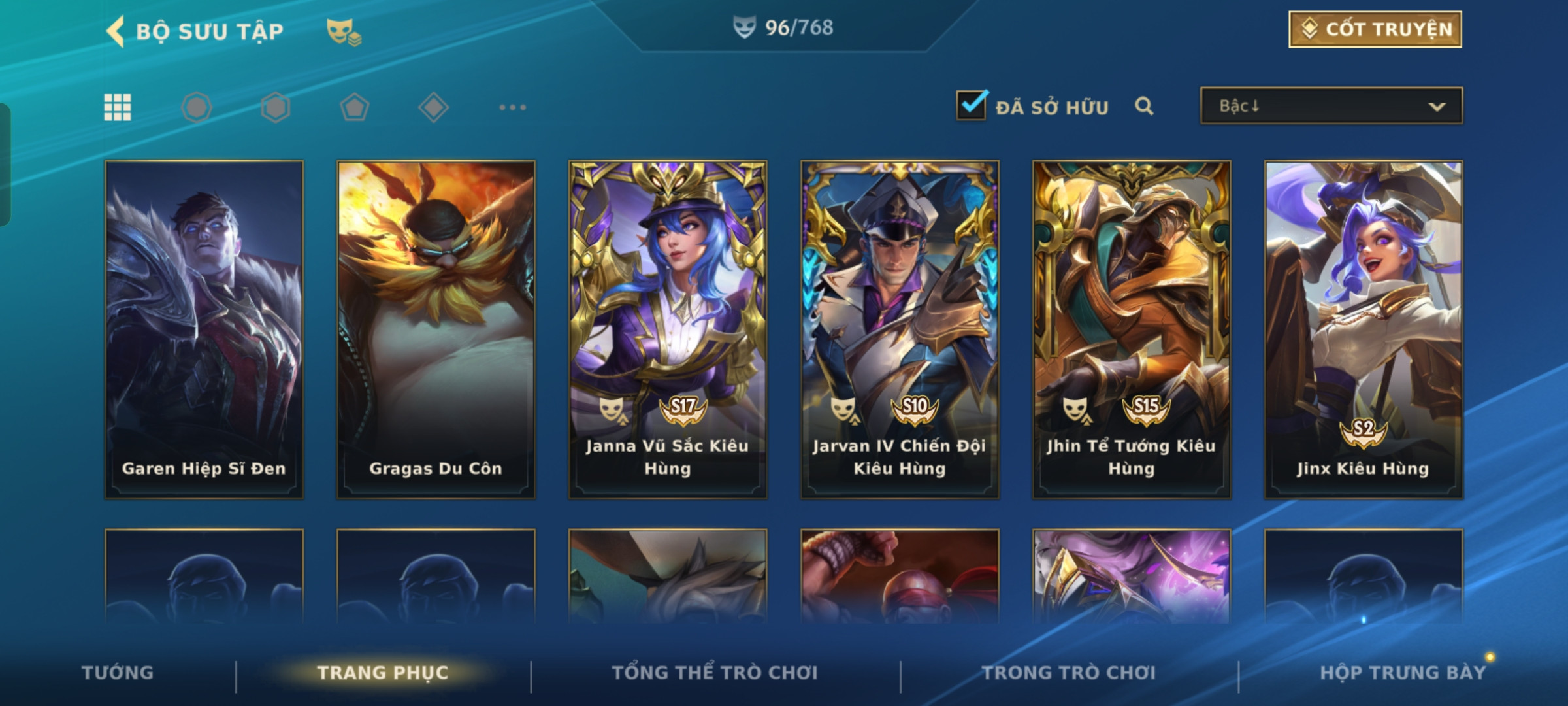Go to the Hộp Trưng Bày tab
The image size is (1568, 706).
[x=1403, y=673]
